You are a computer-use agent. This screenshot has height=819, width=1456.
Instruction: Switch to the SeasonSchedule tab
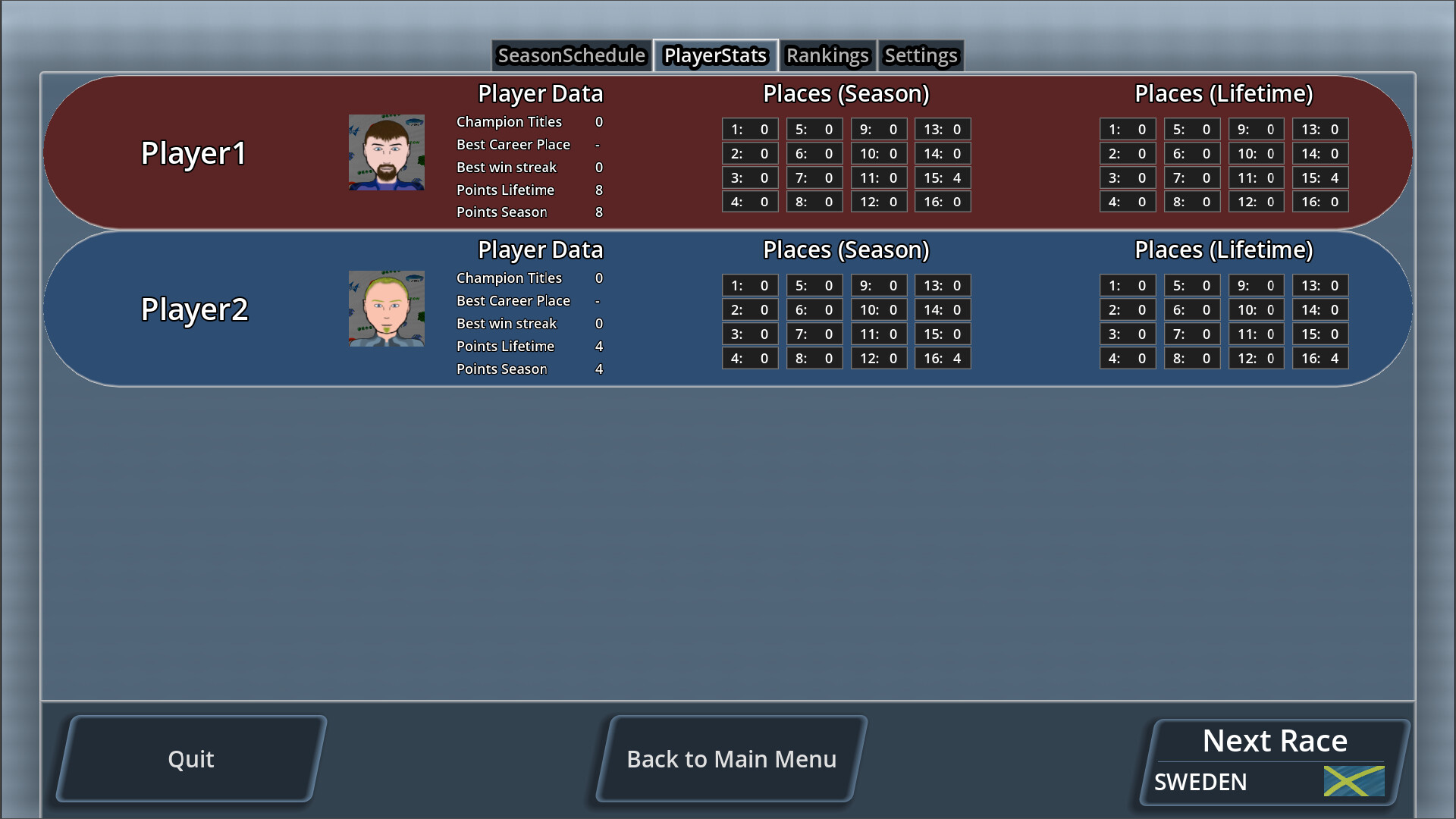570,55
